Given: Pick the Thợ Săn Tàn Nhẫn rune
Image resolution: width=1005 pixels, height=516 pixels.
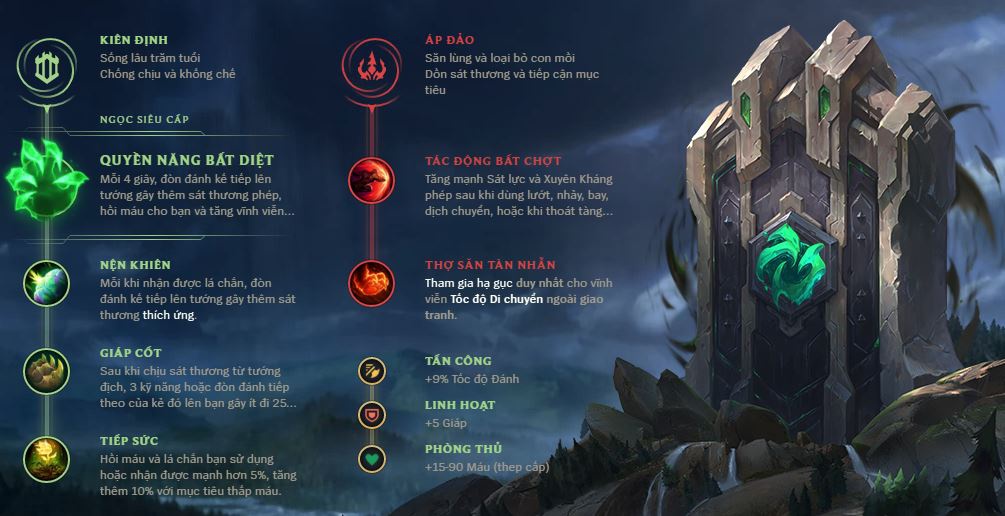Looking at the screenshot, I should point(371,281).
